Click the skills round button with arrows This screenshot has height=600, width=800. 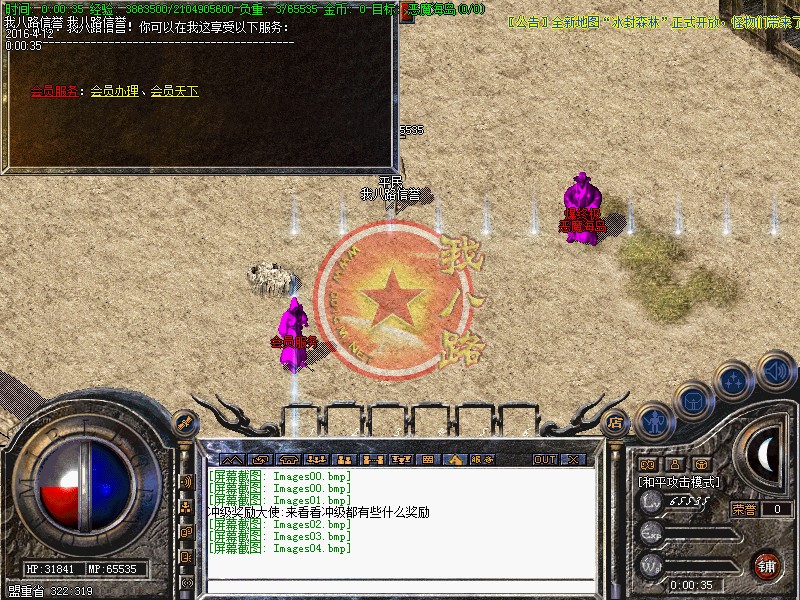pos(734,381)
